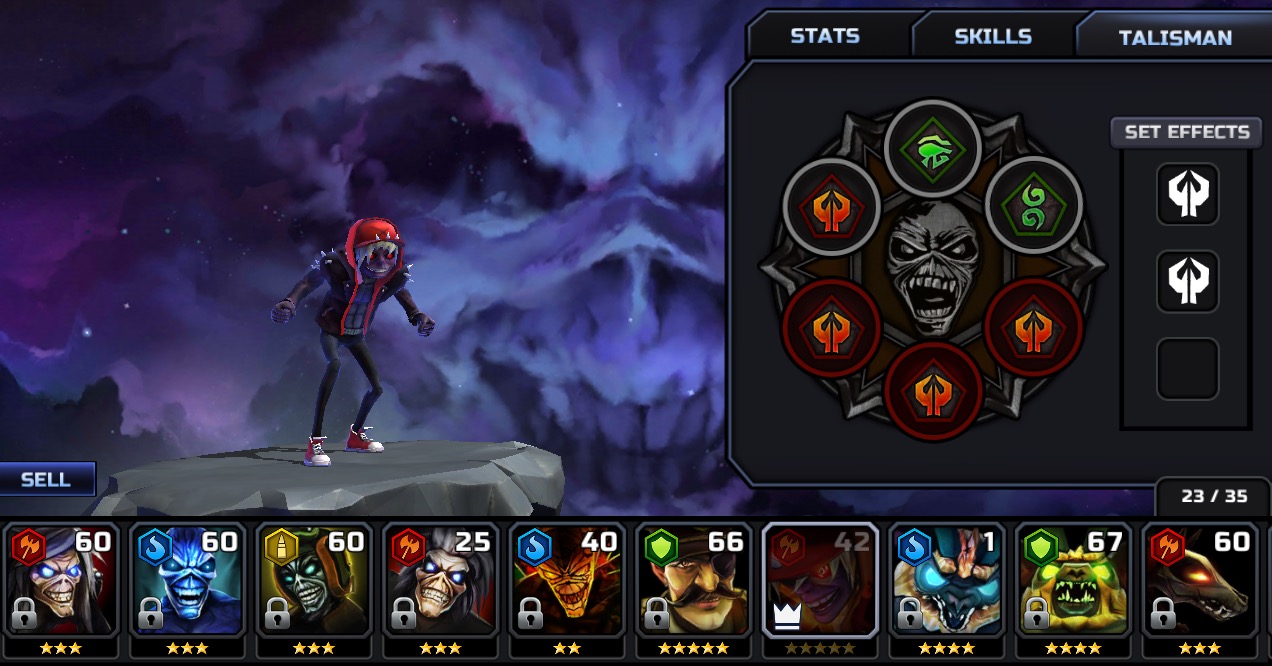Select the Talisman tab
The height and width of the screenshot is (666, 1272).
[x=1174, y=38]
